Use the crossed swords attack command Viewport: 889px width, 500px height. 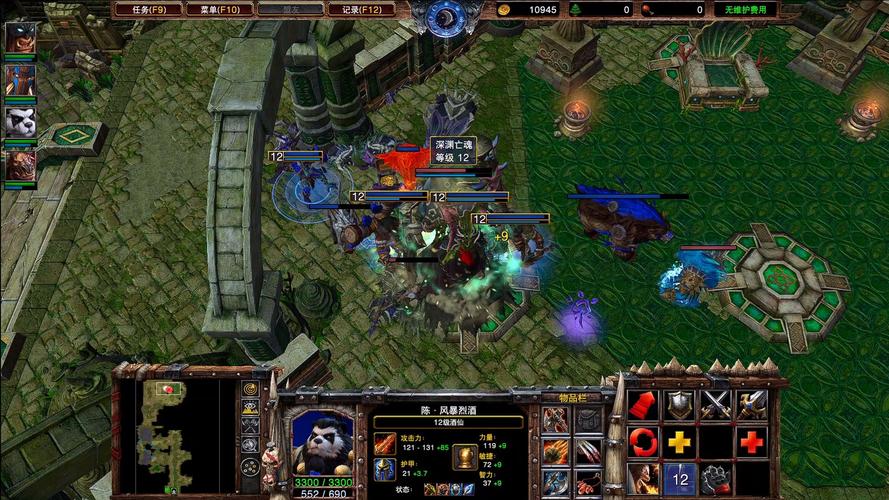point(716,405)
